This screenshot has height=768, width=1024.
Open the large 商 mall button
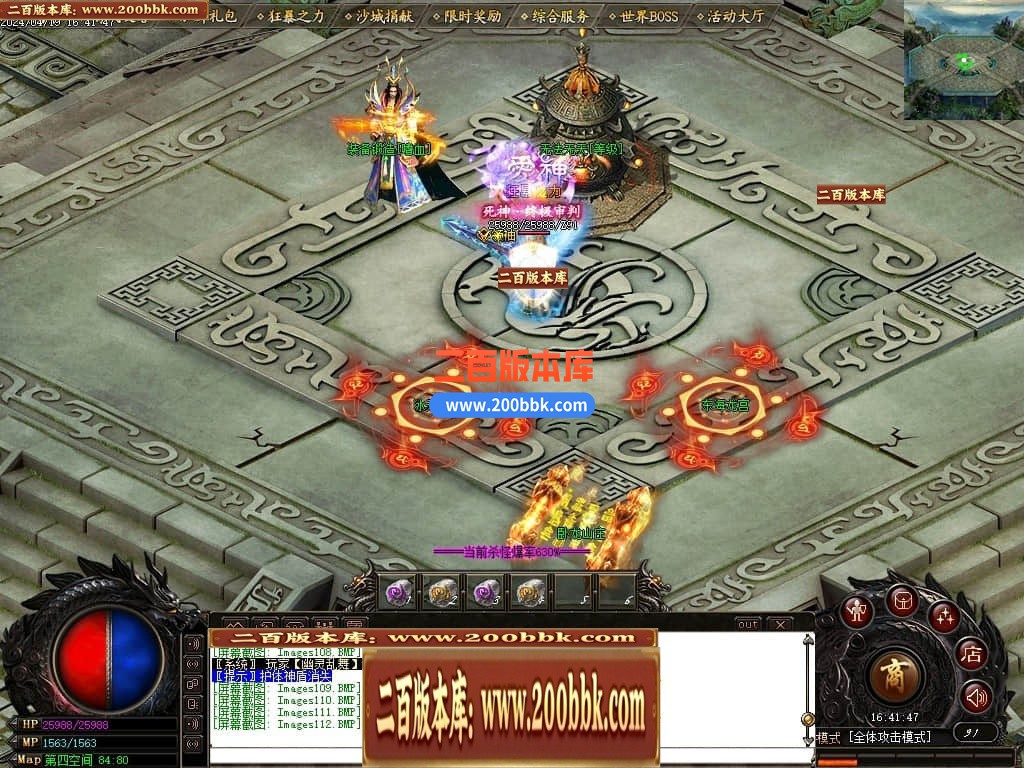[x=894, y=676]
